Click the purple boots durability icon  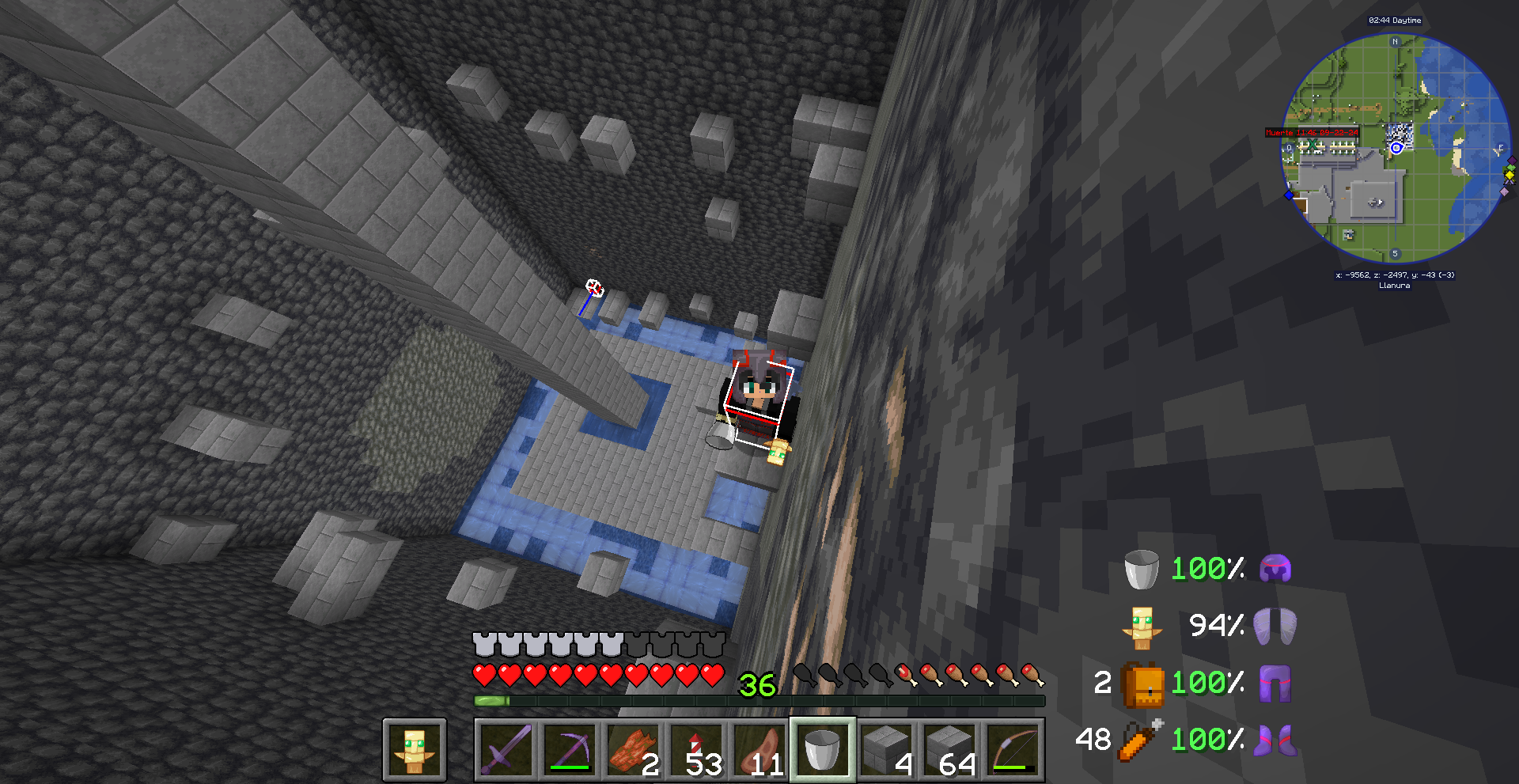coord(1275,740)
